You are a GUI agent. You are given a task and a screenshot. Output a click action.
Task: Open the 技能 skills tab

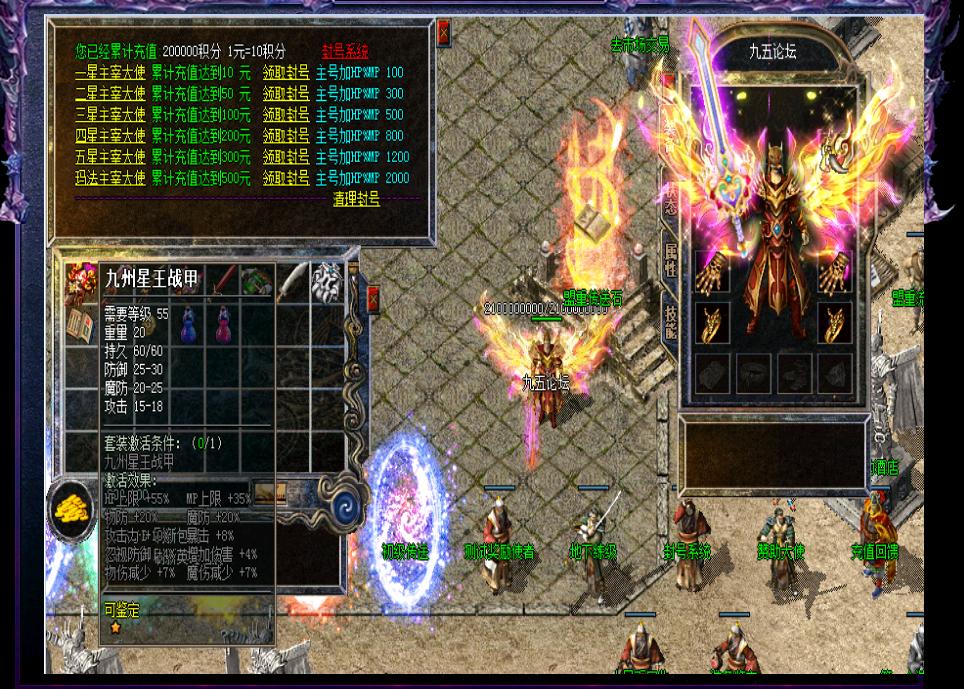[670, 320]
